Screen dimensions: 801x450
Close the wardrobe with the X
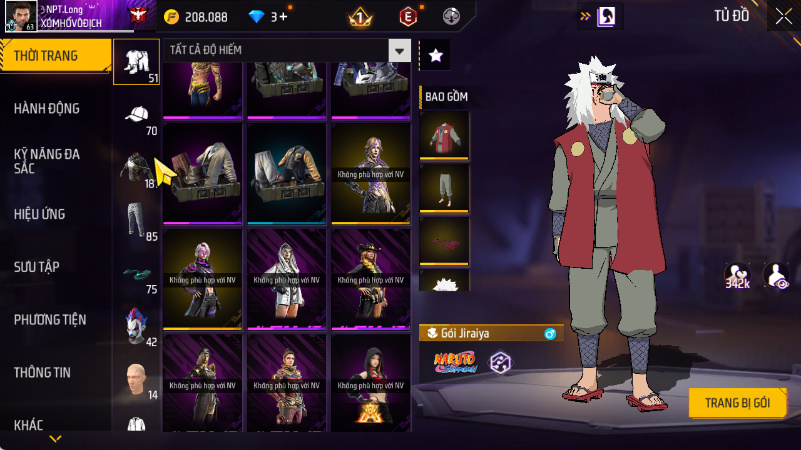782,16
